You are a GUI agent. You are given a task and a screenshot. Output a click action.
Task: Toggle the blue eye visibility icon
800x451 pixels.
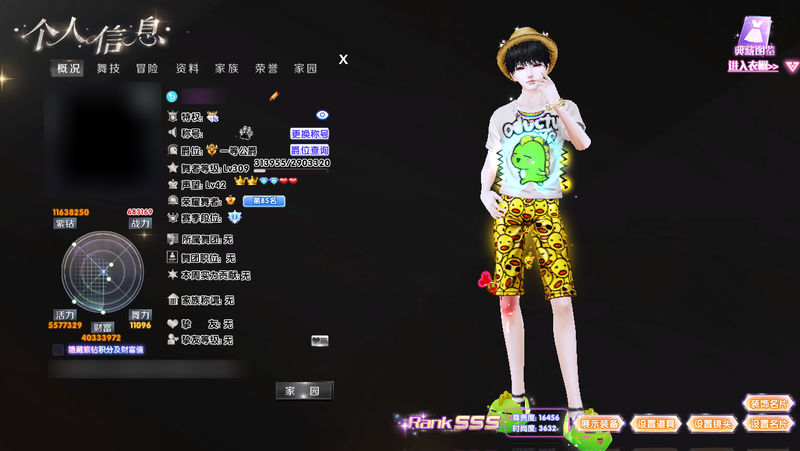click(x=322, y=116)
